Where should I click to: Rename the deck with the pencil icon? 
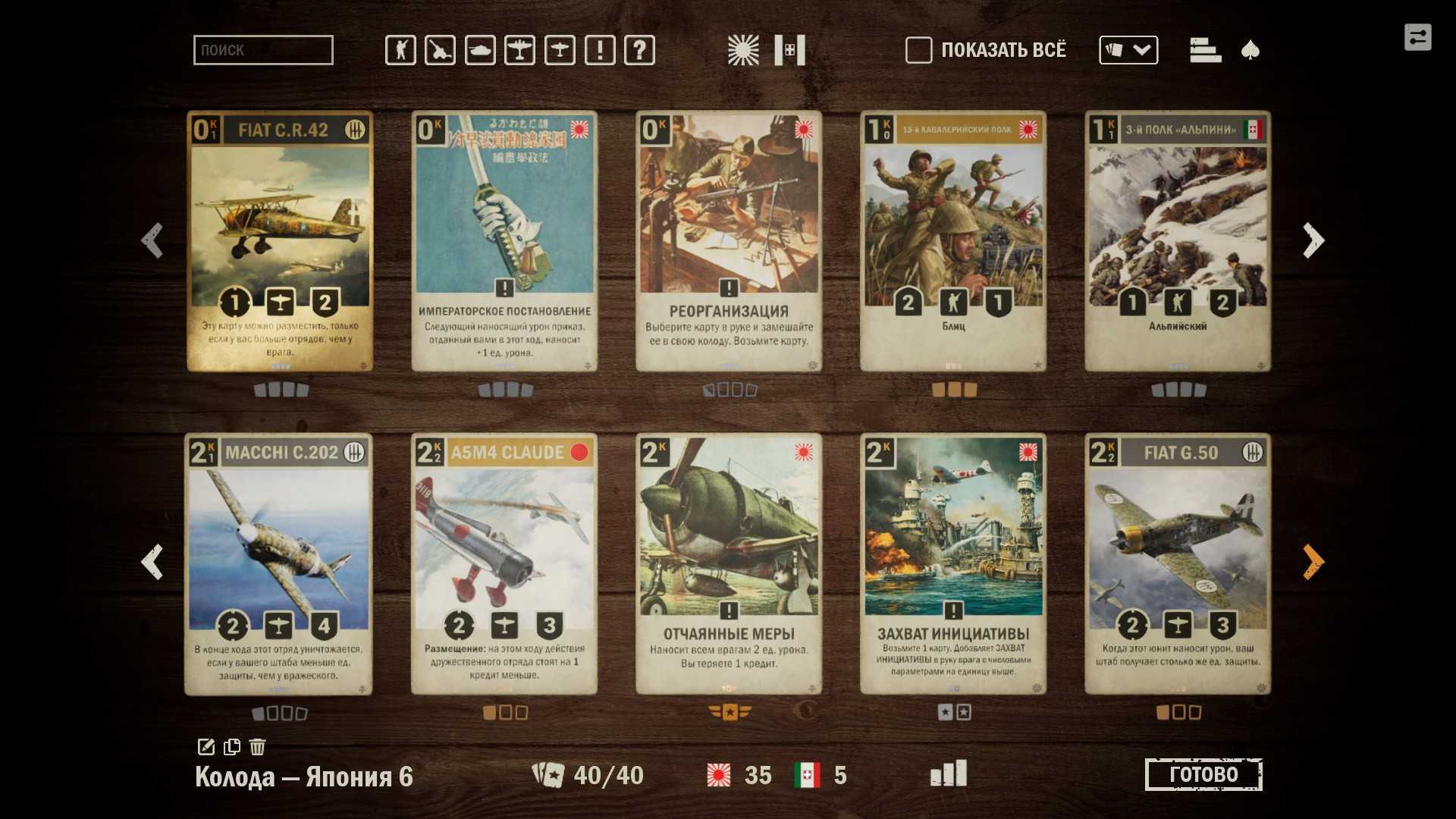pos(206,746)
